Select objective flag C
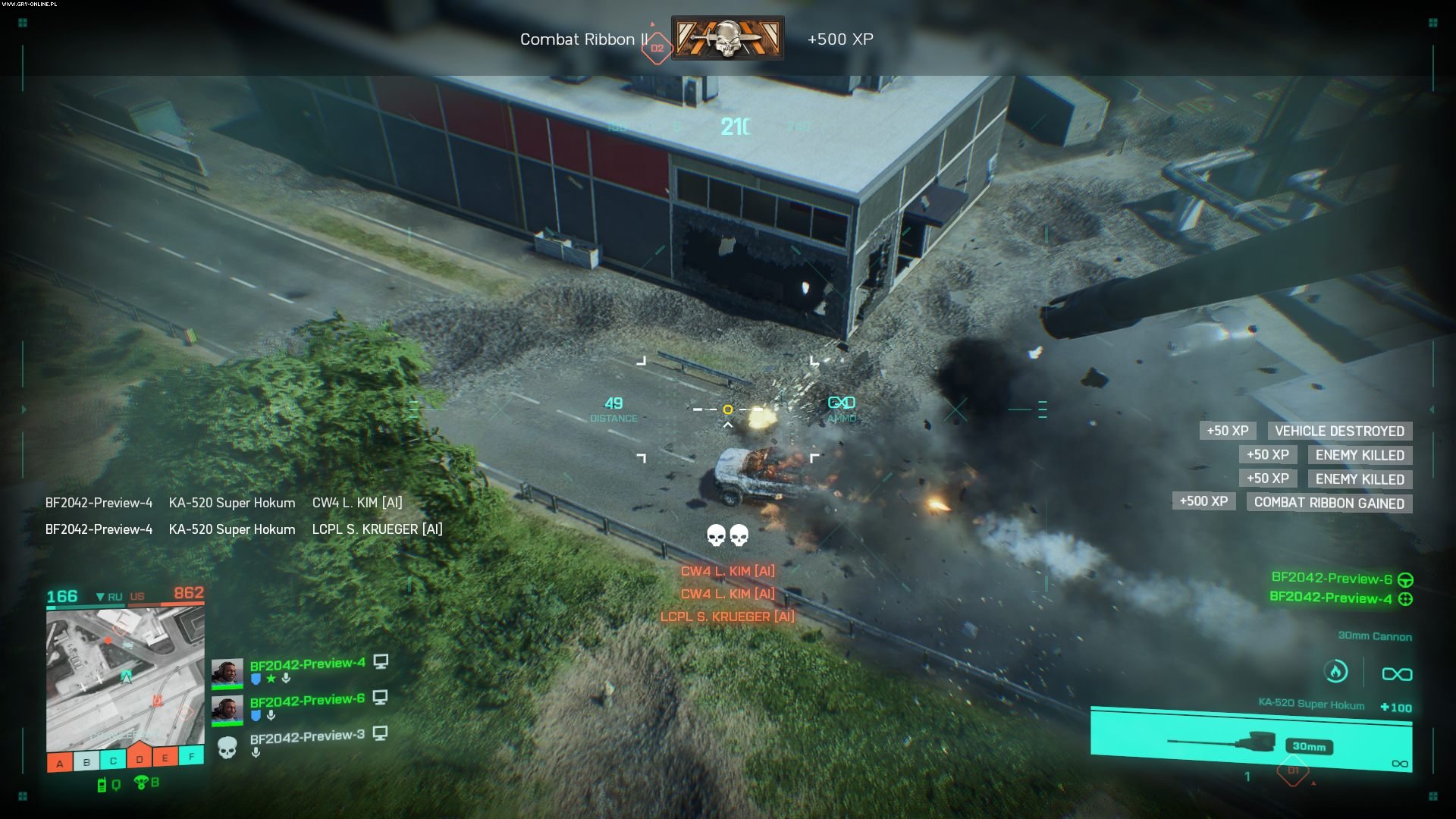 click(113, 760)
